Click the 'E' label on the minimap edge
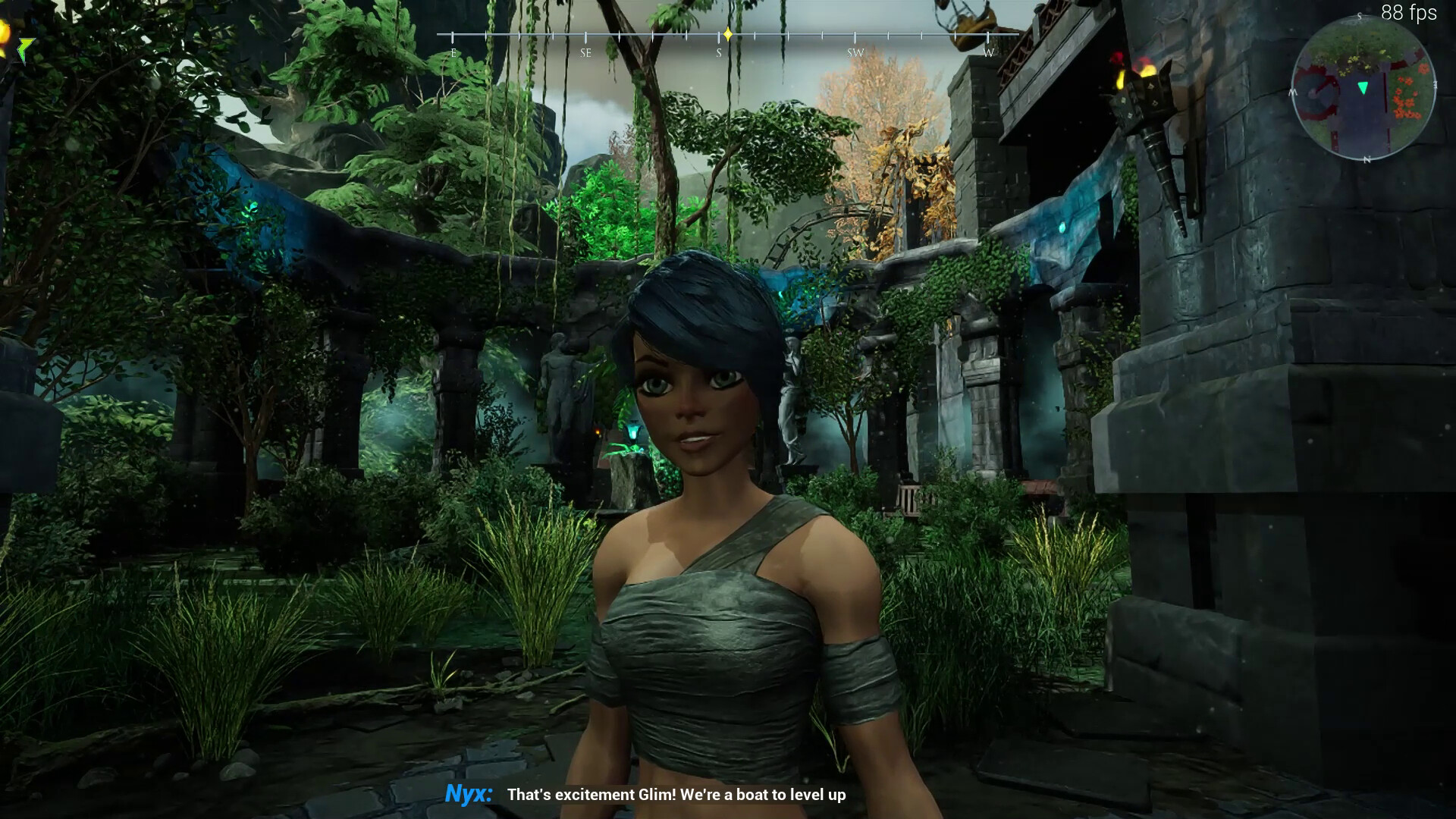Image resolution: width=1456 pixels, height=819 pixels. [1436, 86]
